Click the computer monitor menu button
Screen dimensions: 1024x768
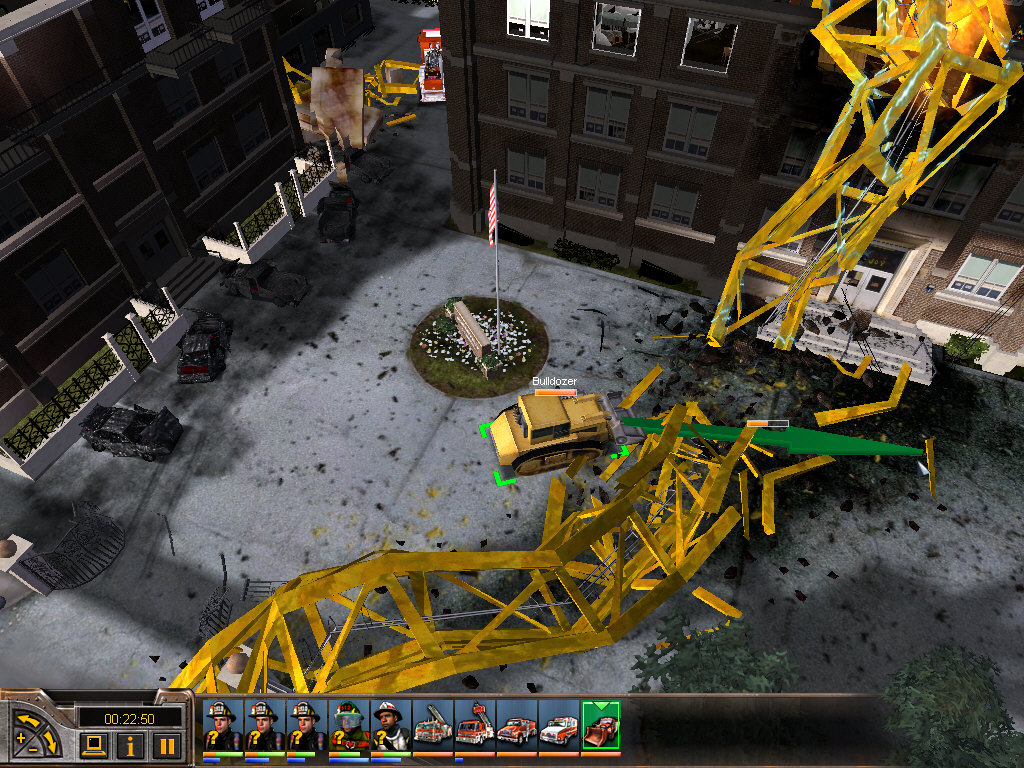[x=94, y=744]
